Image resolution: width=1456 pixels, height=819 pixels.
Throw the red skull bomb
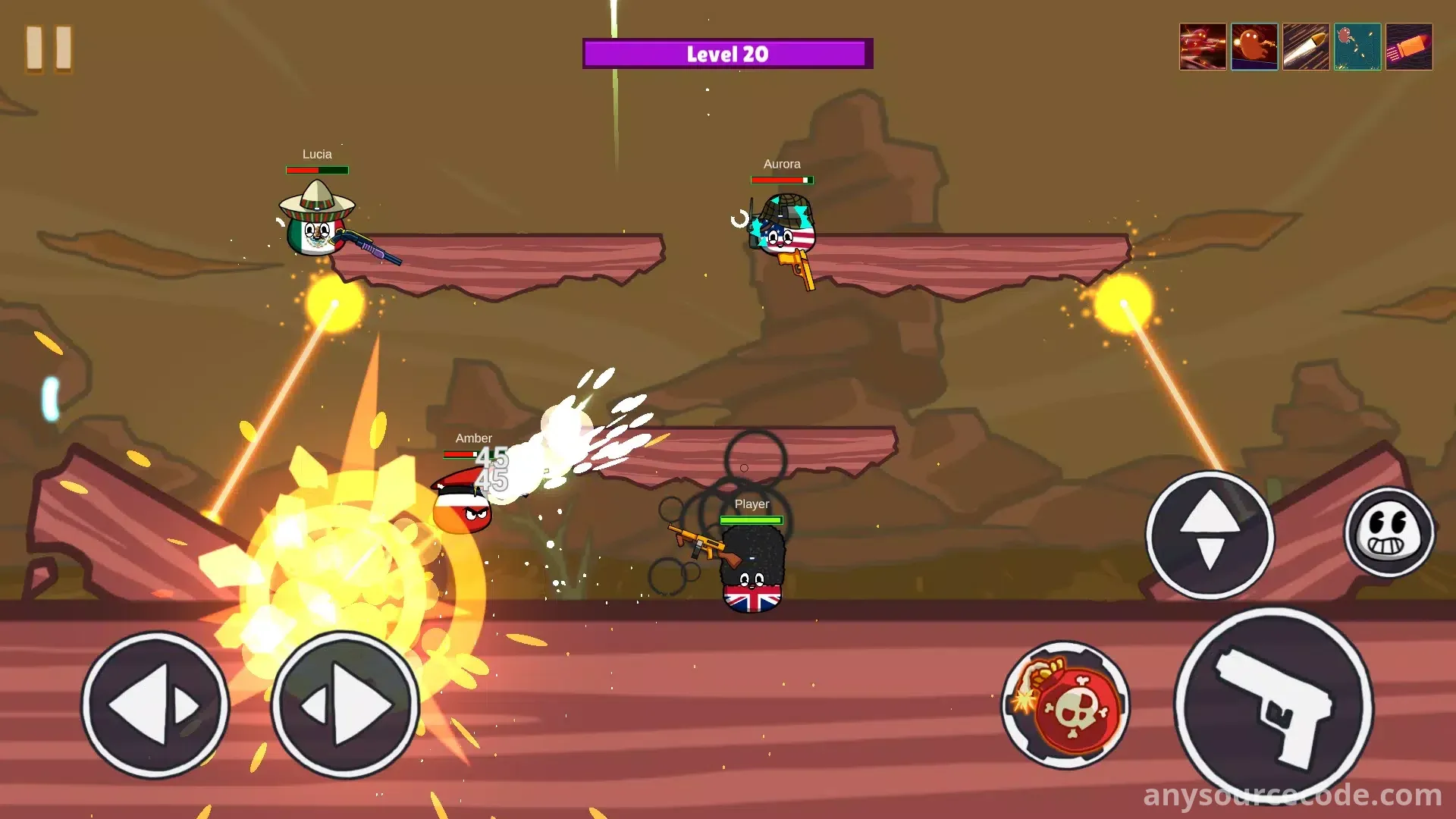pyautogui.click(x=1065, y=705)
